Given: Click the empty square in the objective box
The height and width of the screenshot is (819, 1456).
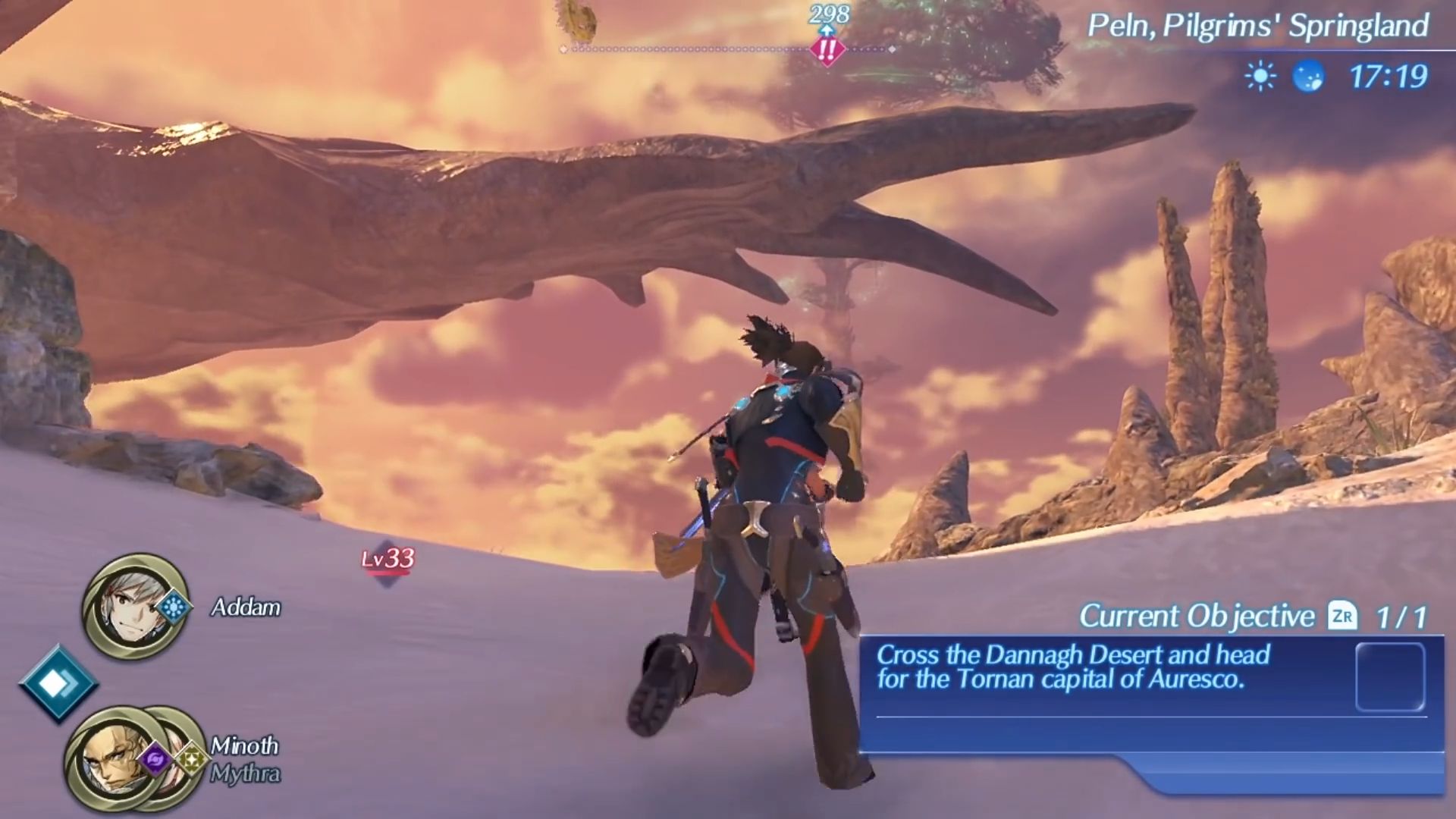Looking at the screenshot, I should 1389,677.
